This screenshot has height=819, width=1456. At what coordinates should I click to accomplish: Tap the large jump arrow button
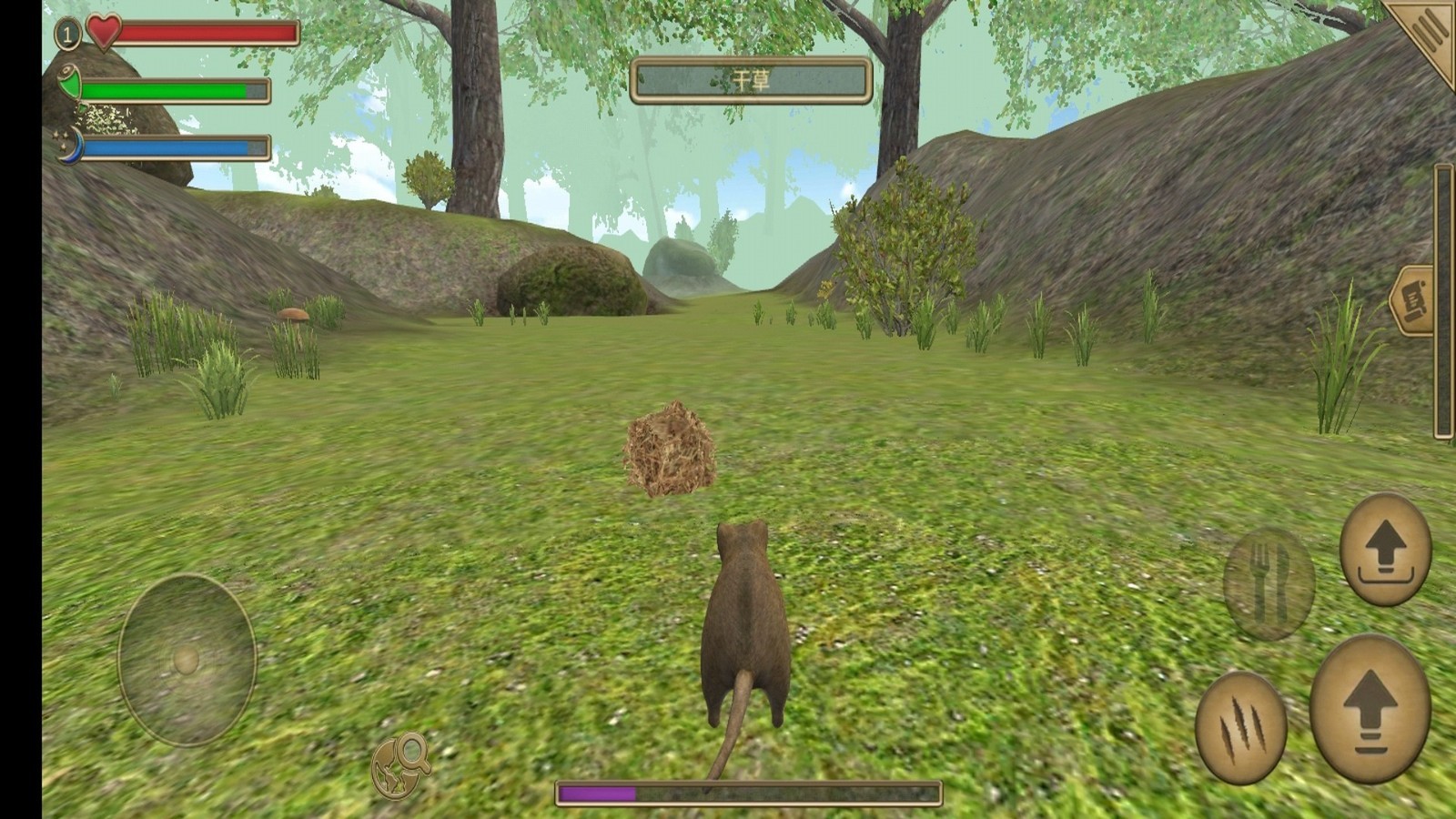click(x=1370, y=709)
